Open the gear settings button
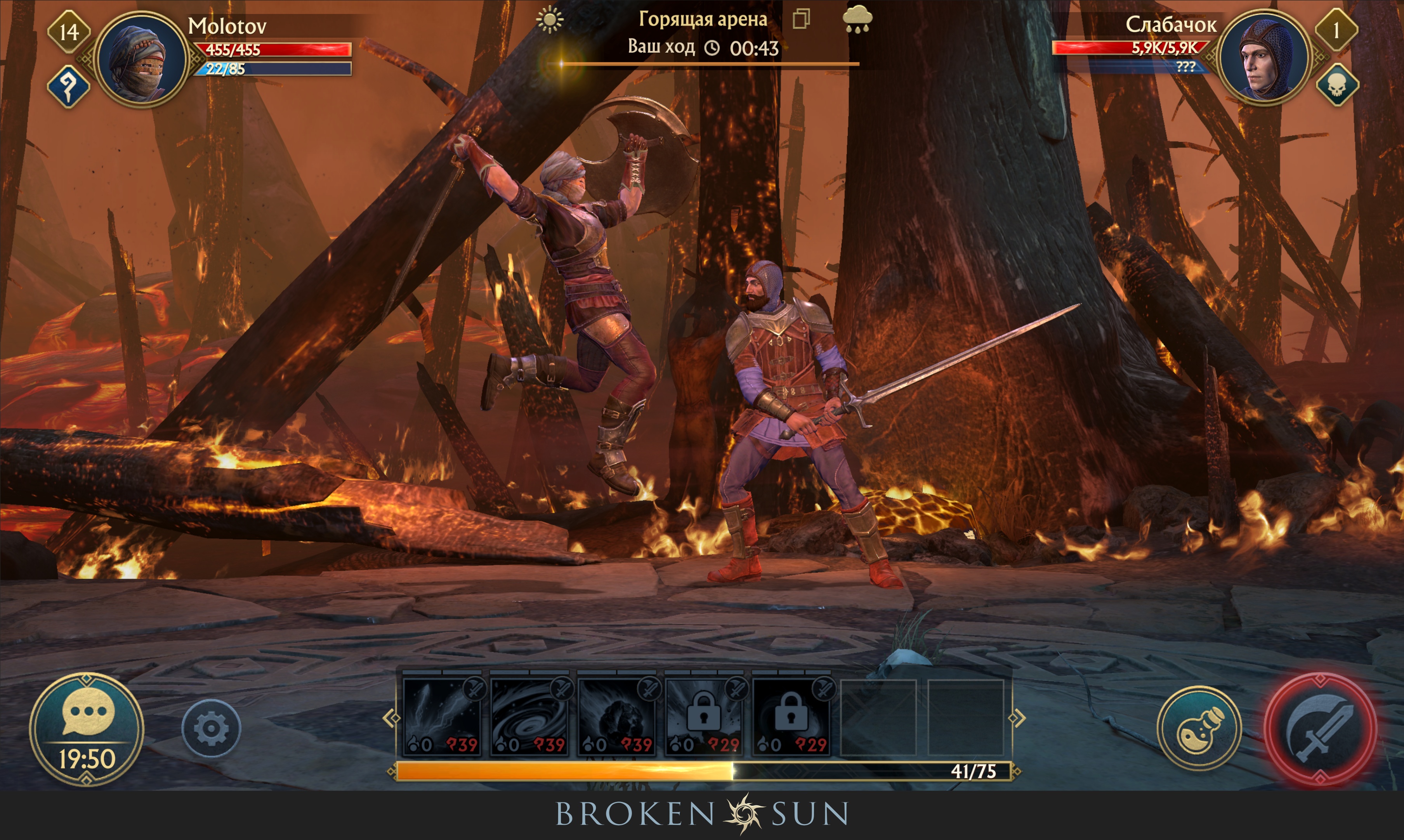This screenshot has height=840, width=1404. (211, 728)
